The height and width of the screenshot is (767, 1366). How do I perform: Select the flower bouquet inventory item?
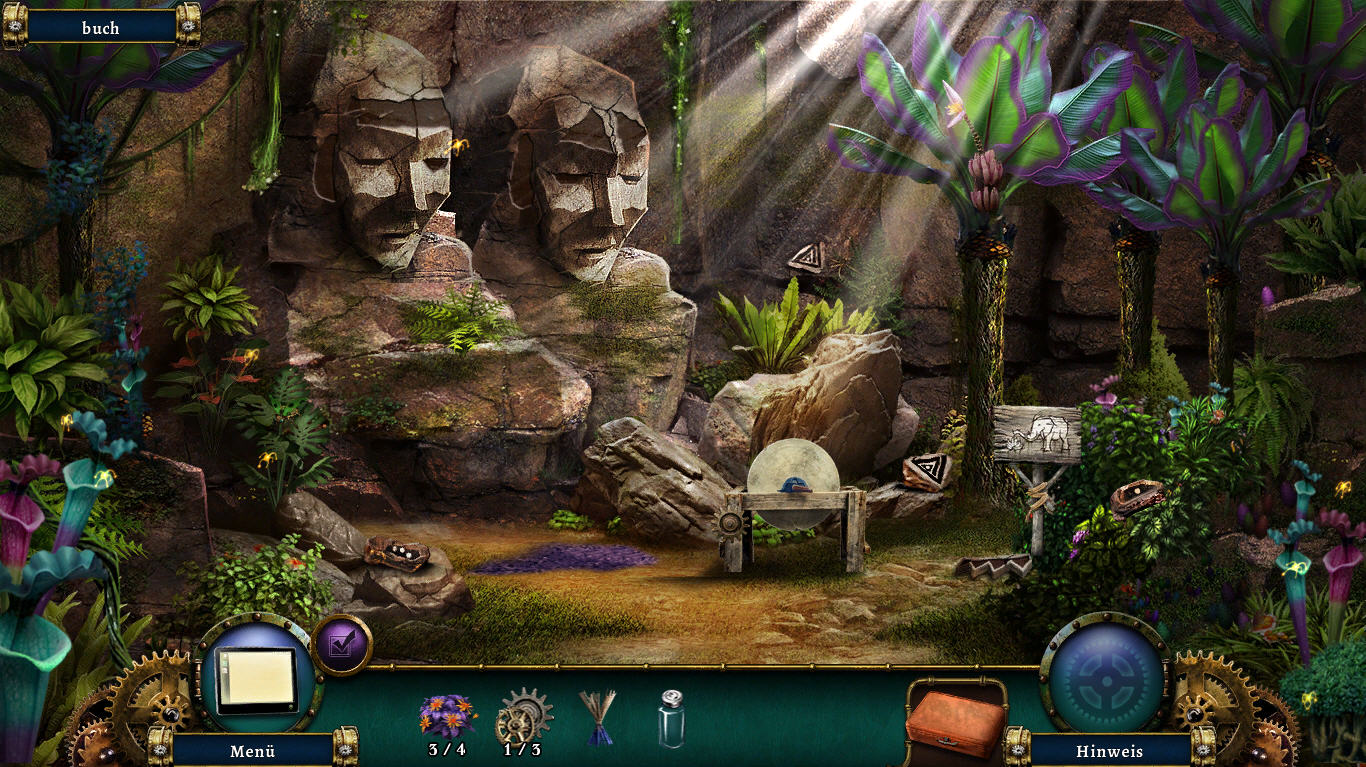447,715
